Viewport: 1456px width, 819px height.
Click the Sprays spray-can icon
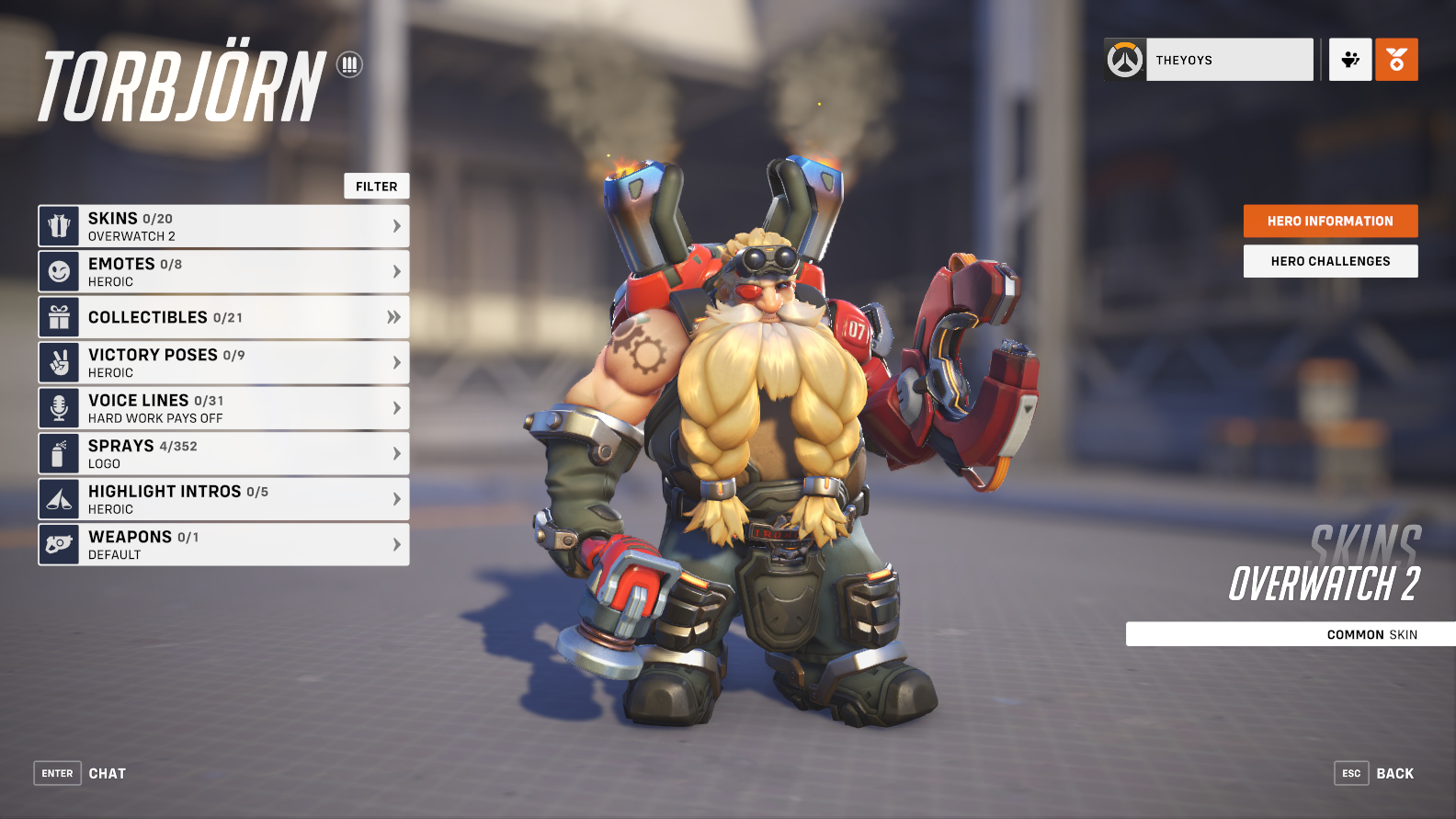[60, 452]
